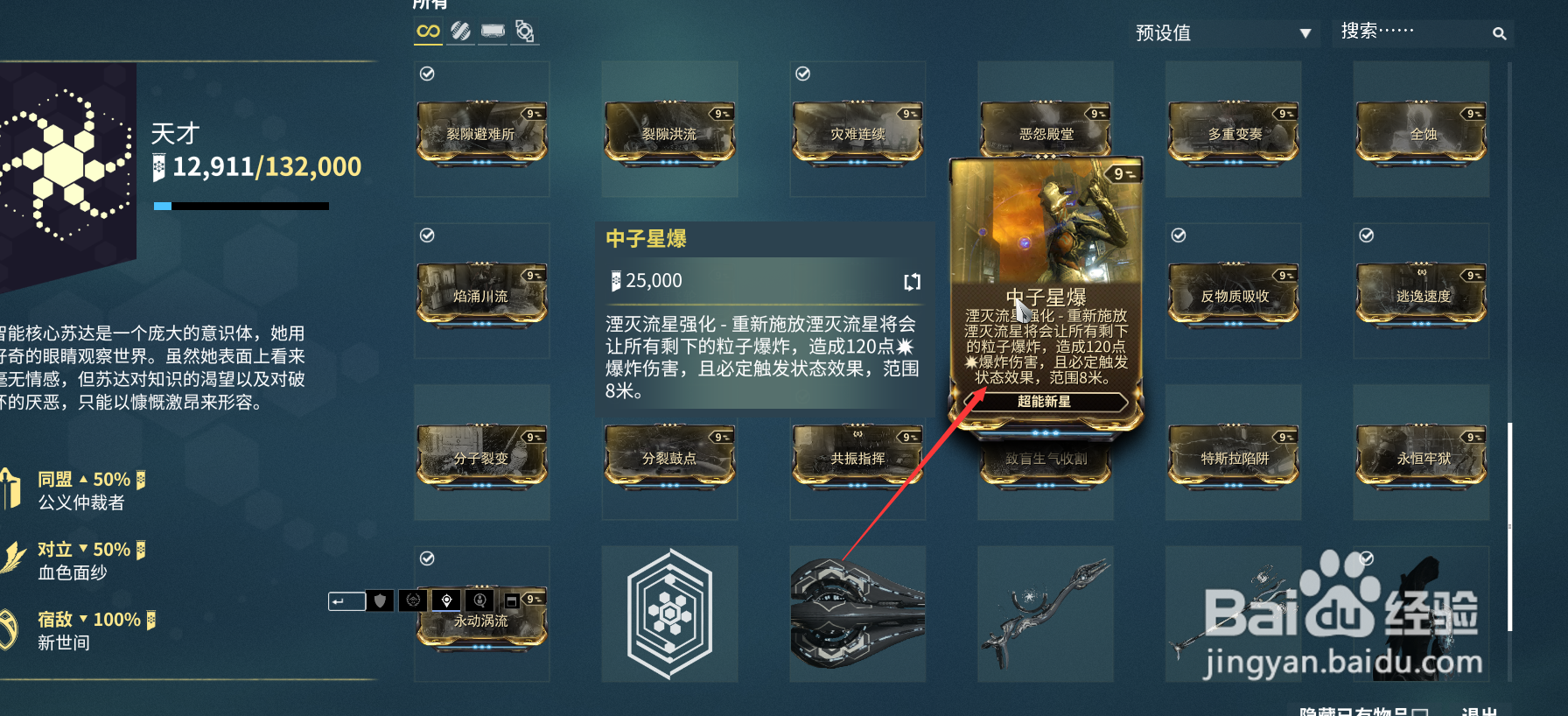This screenshot has width=1568, height=716.
Task: Click the magnifier icon in the search bar
Action: click(1499, 32)
